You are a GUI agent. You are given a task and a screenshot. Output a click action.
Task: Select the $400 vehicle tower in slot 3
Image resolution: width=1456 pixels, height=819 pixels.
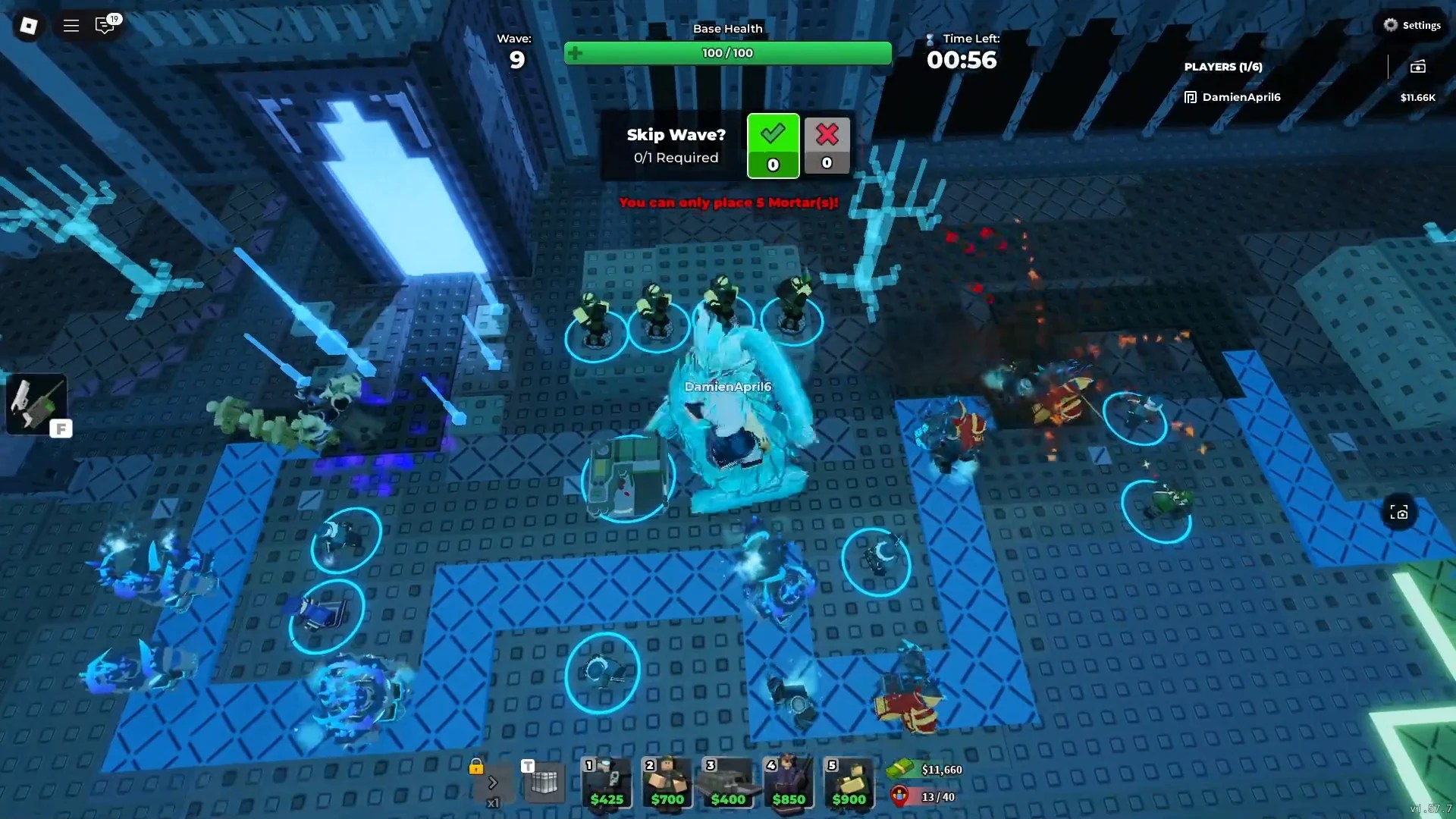727,783
